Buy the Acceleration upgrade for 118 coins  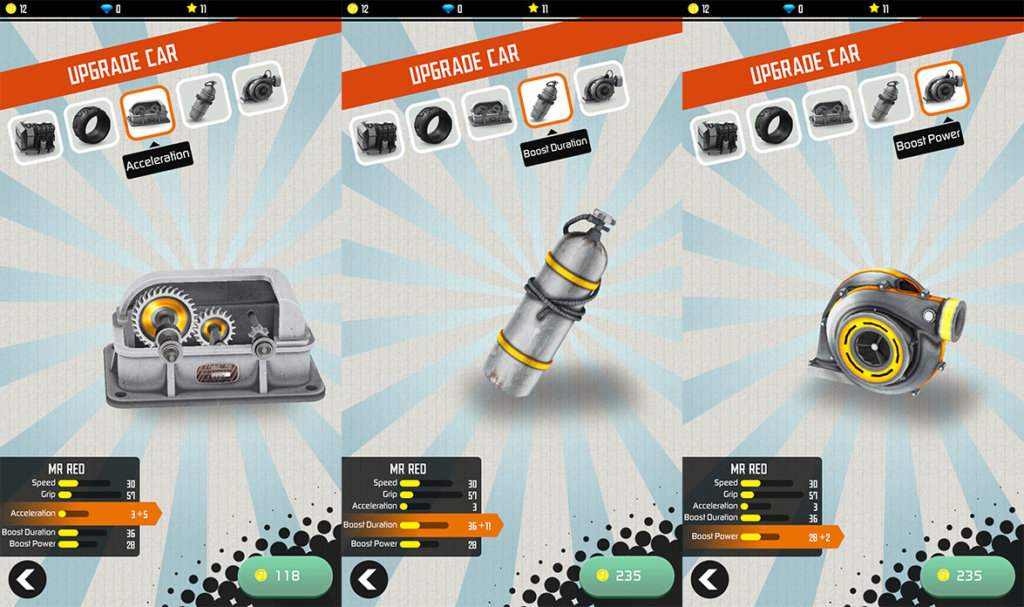coord(285,576)
